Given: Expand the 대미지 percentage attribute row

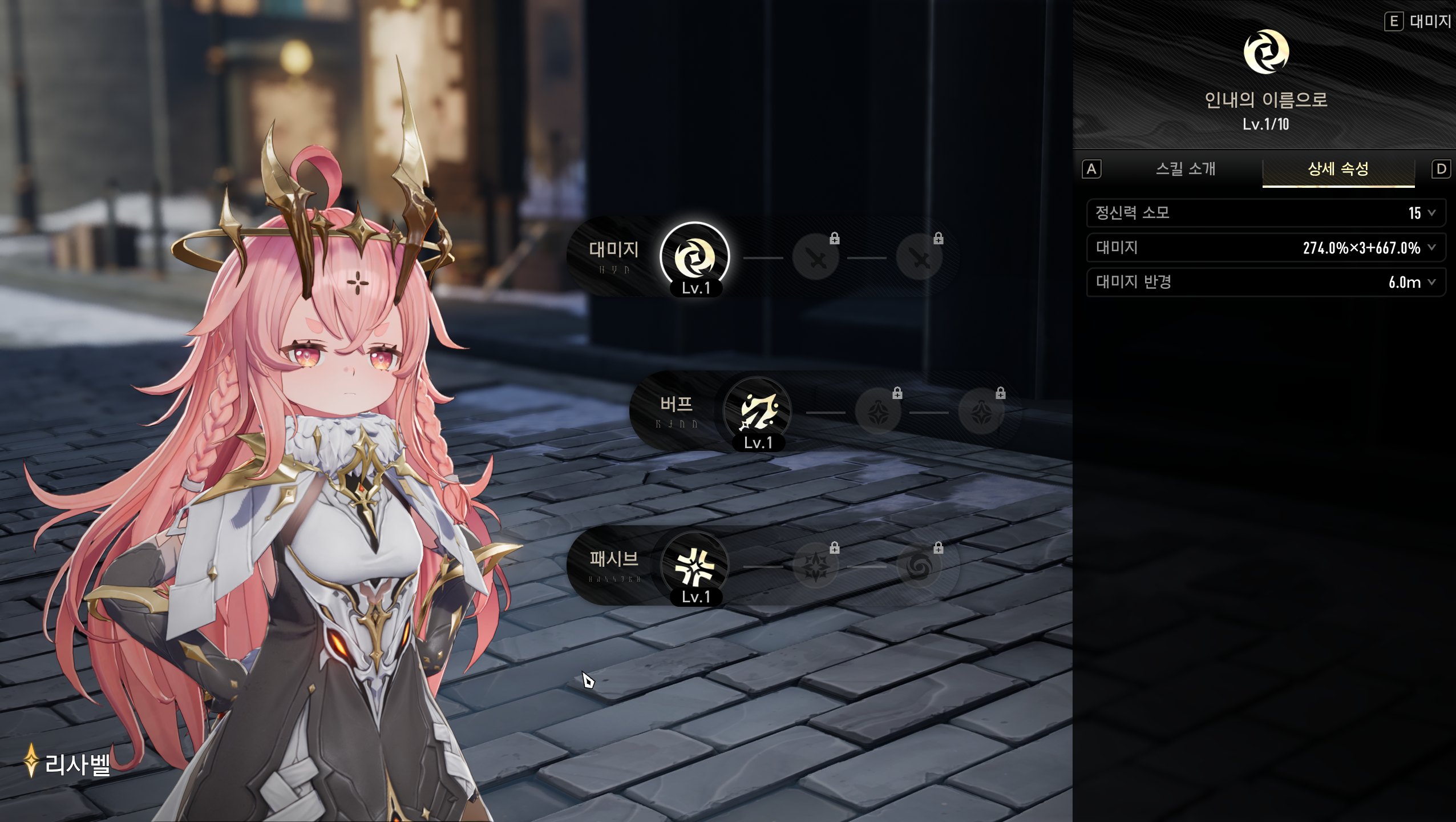Looking at the screenshot, I should click(x=1265, y=248).
